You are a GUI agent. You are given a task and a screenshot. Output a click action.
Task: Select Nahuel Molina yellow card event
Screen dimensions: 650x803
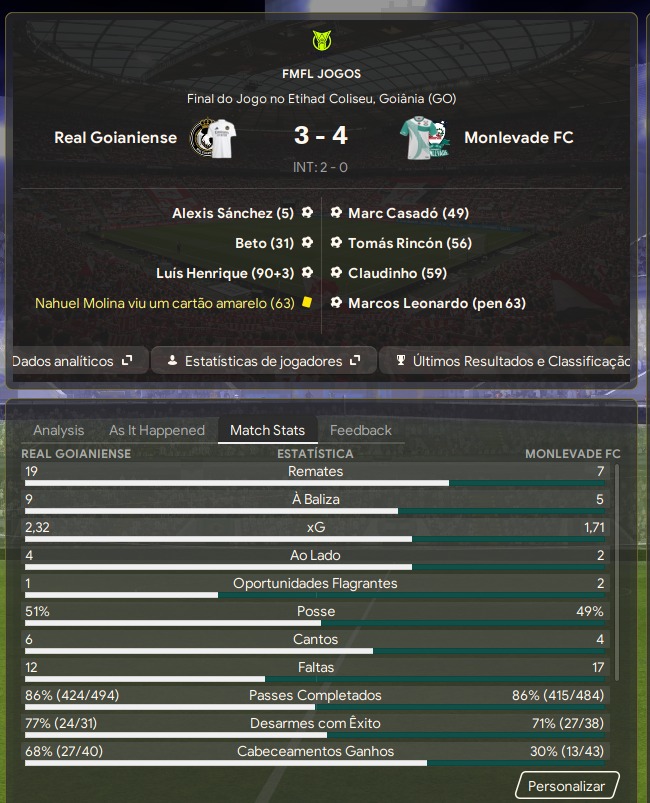(x=165, y=303)
